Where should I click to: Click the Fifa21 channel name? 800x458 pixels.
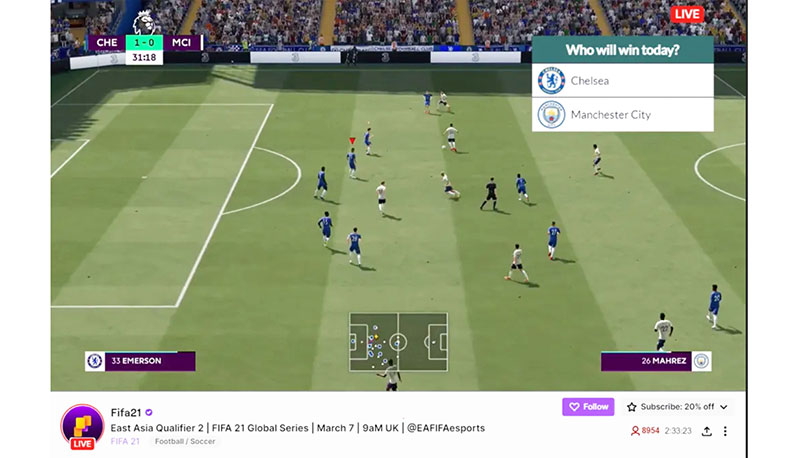[125, 411]
